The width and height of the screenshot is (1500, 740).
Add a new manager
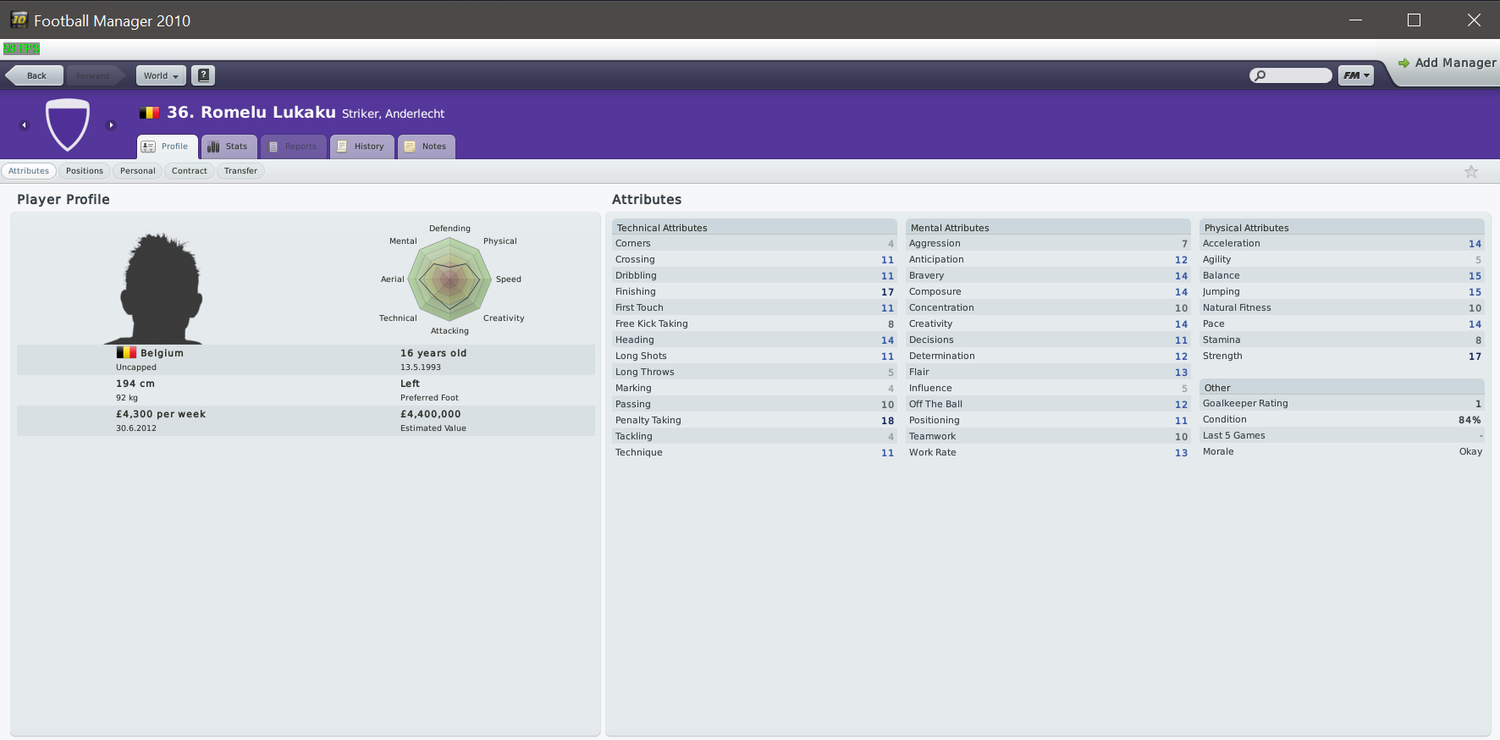[x=1447, y=63]
